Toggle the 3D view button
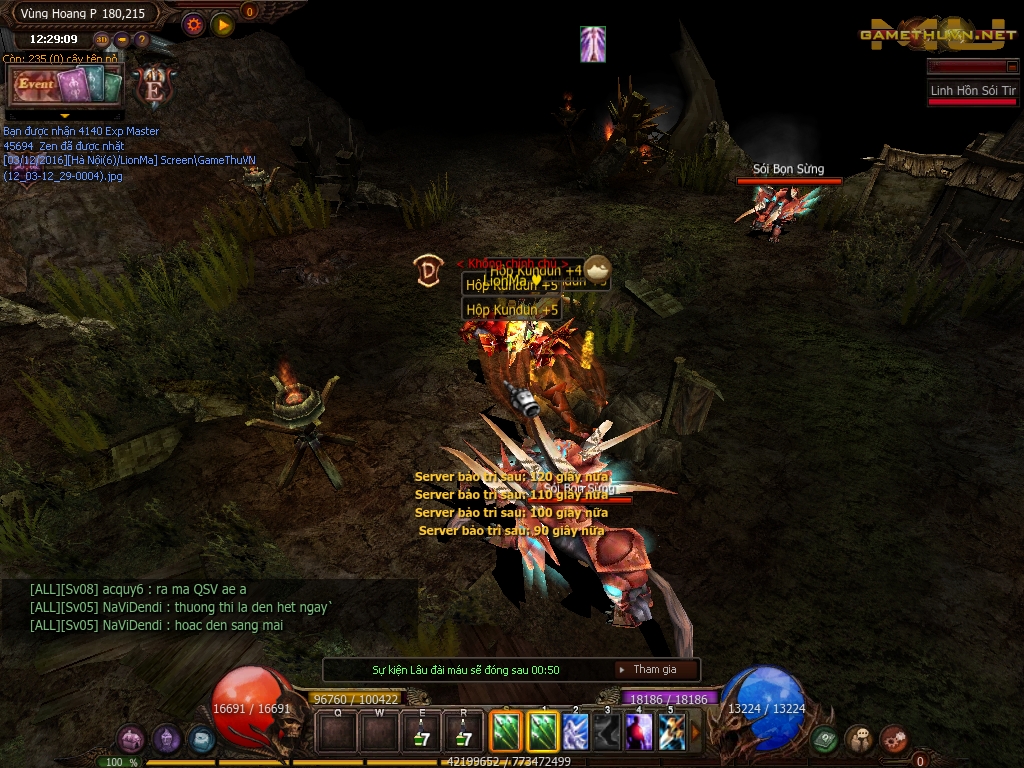Image resolution: width=1024 pixels, height=768 pixels. (102, 40)
